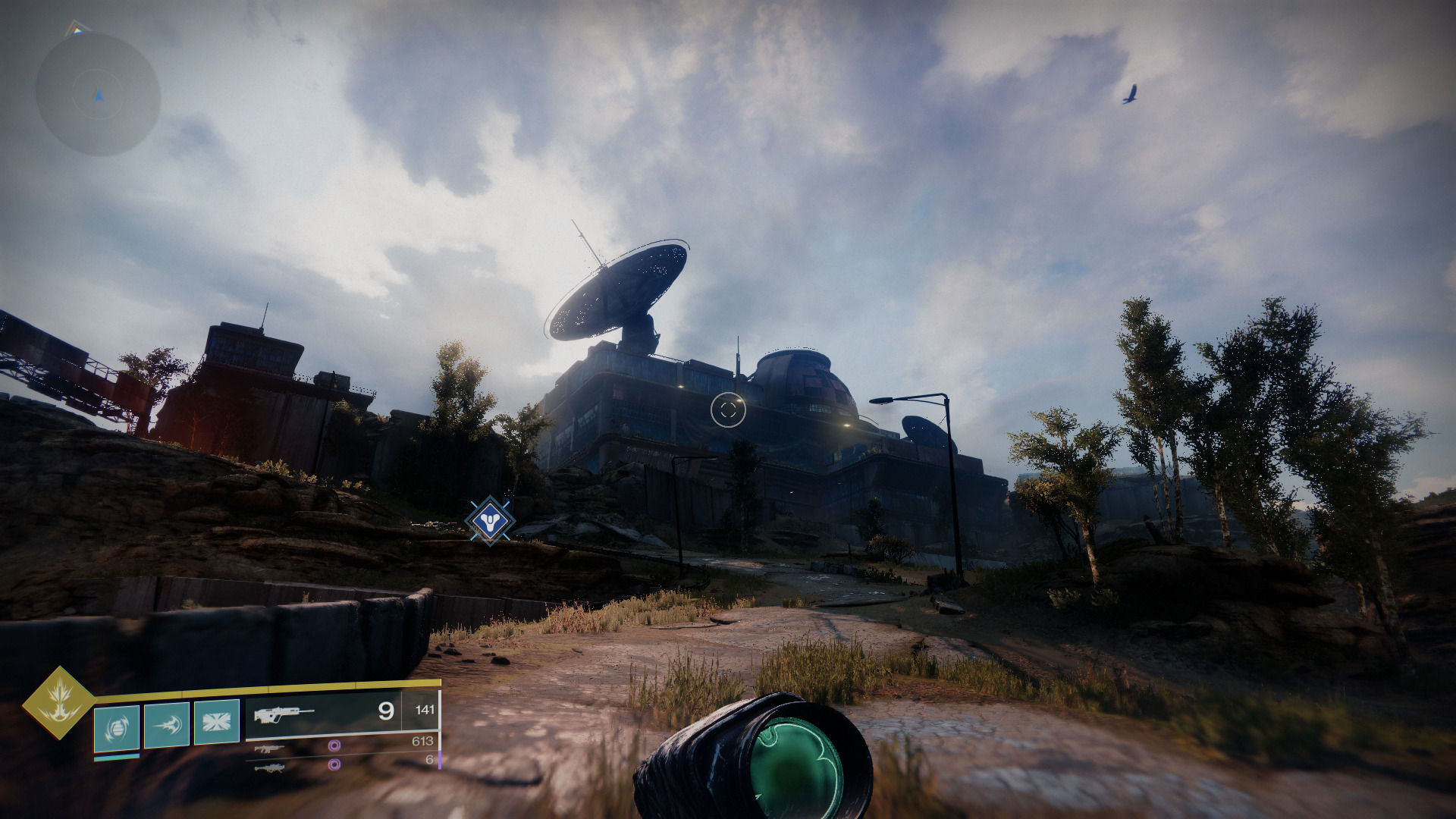Activate the class ability barricade icon
This screenshot has height=819, width=1456.
click(217, 721)
